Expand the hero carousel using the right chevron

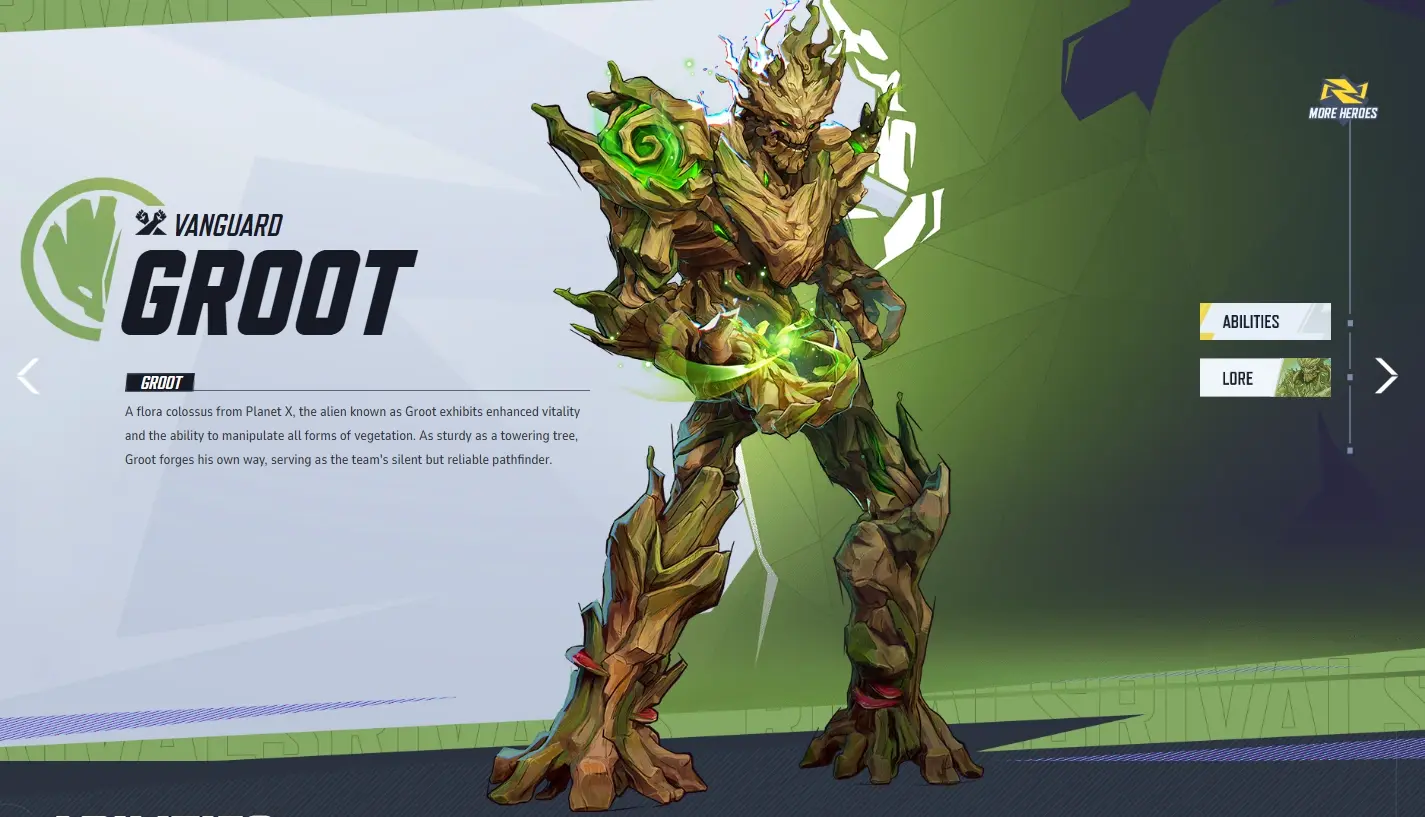[x=1386, y=375]
